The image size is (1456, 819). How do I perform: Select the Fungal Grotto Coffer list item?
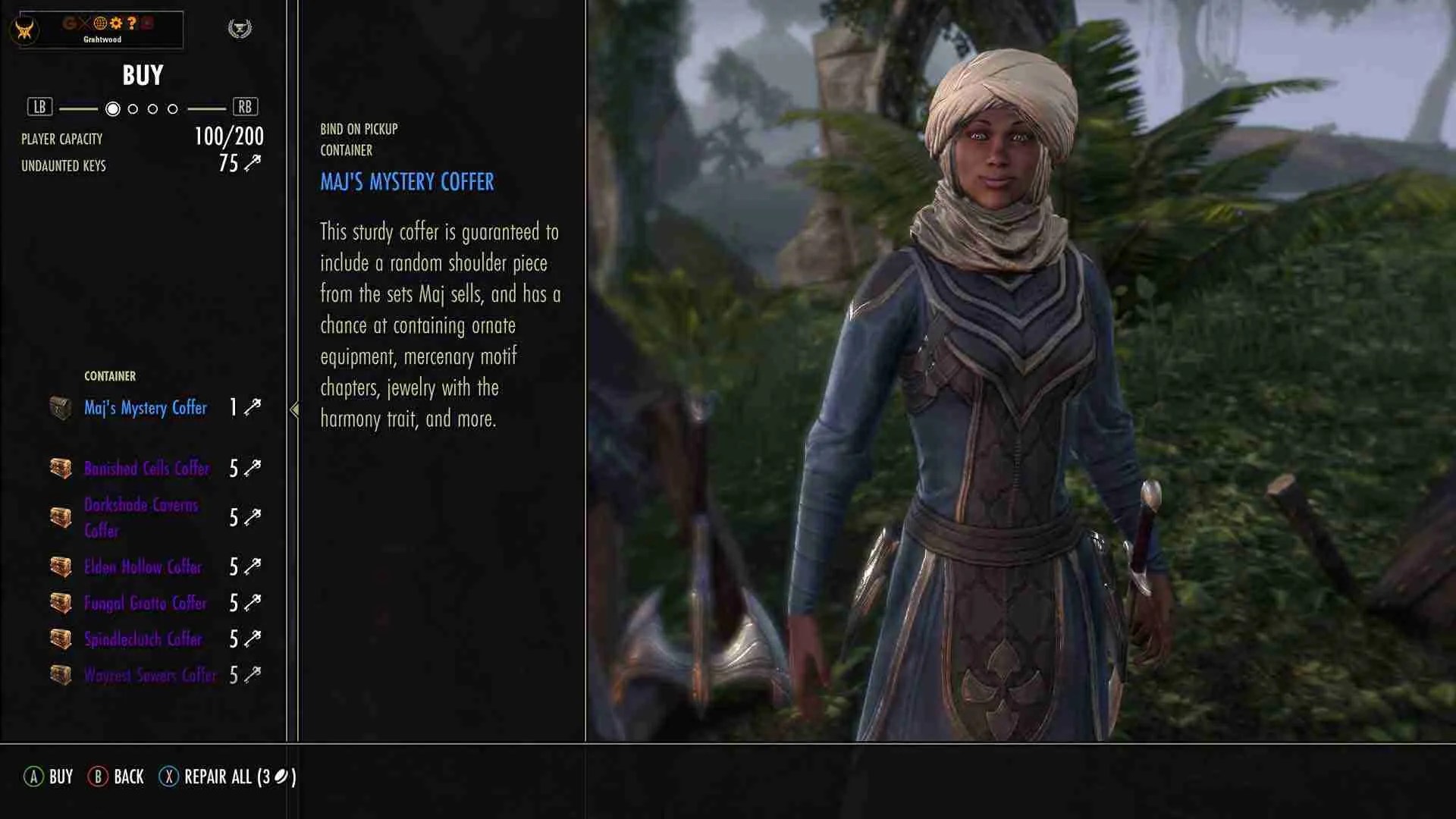pos(144,604)
